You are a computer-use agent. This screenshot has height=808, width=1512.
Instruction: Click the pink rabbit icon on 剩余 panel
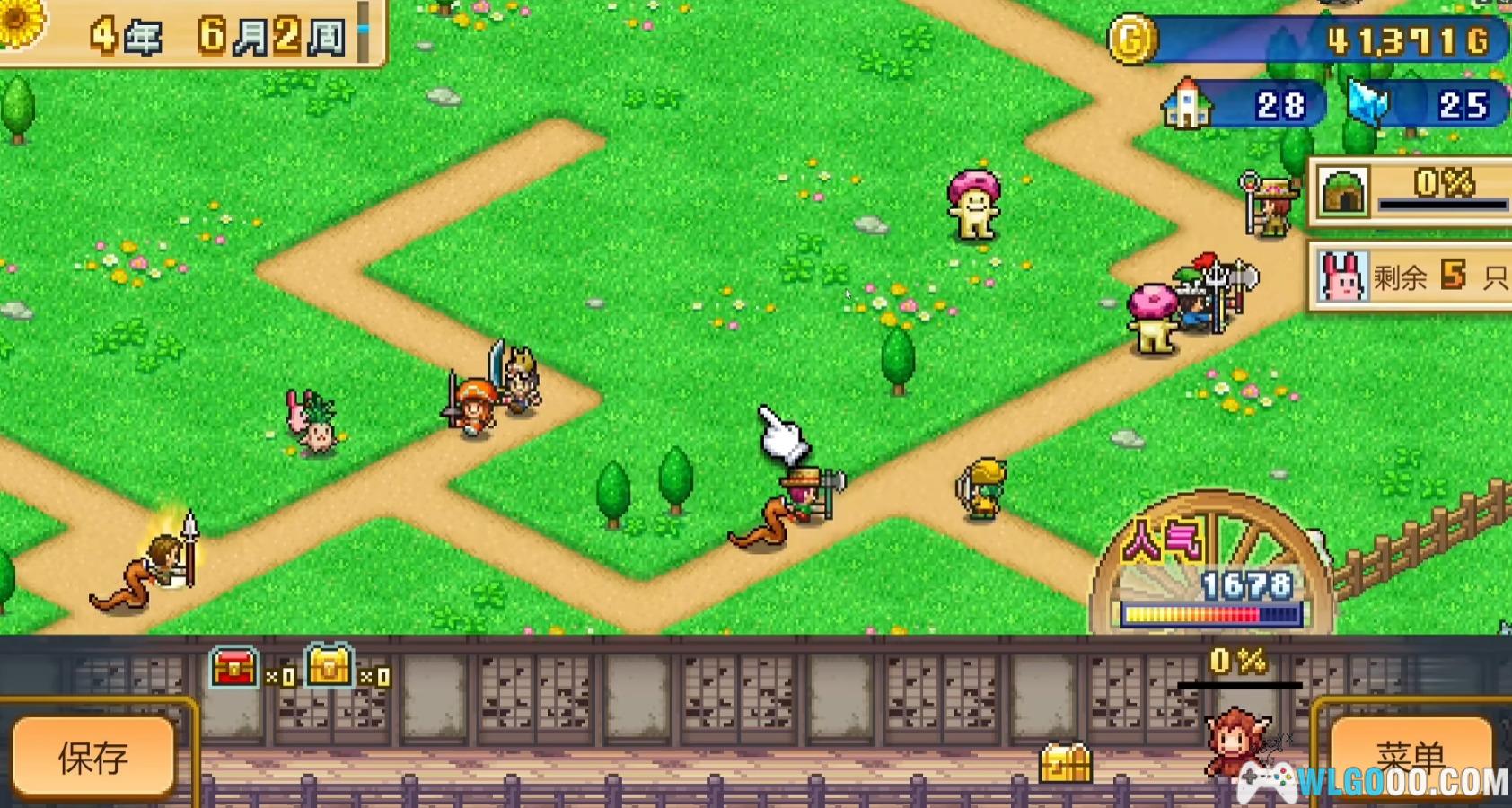[1341, 277]
